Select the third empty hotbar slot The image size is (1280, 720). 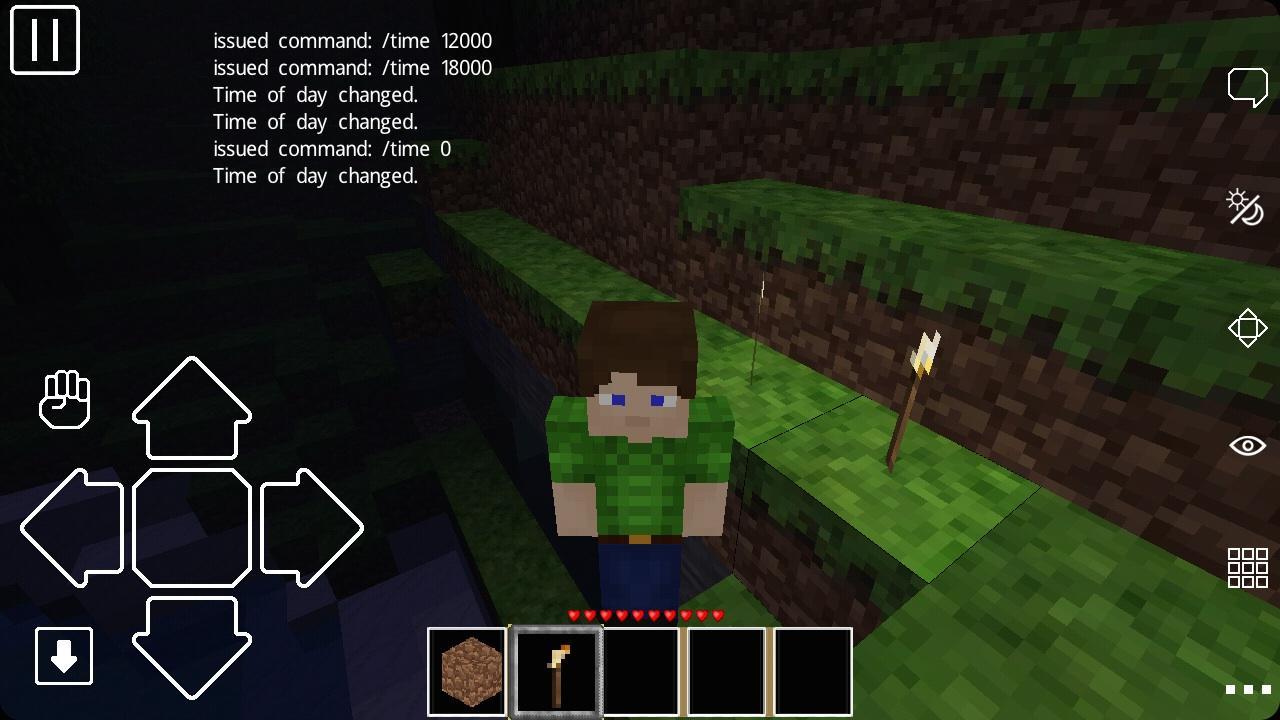(641, 670)
